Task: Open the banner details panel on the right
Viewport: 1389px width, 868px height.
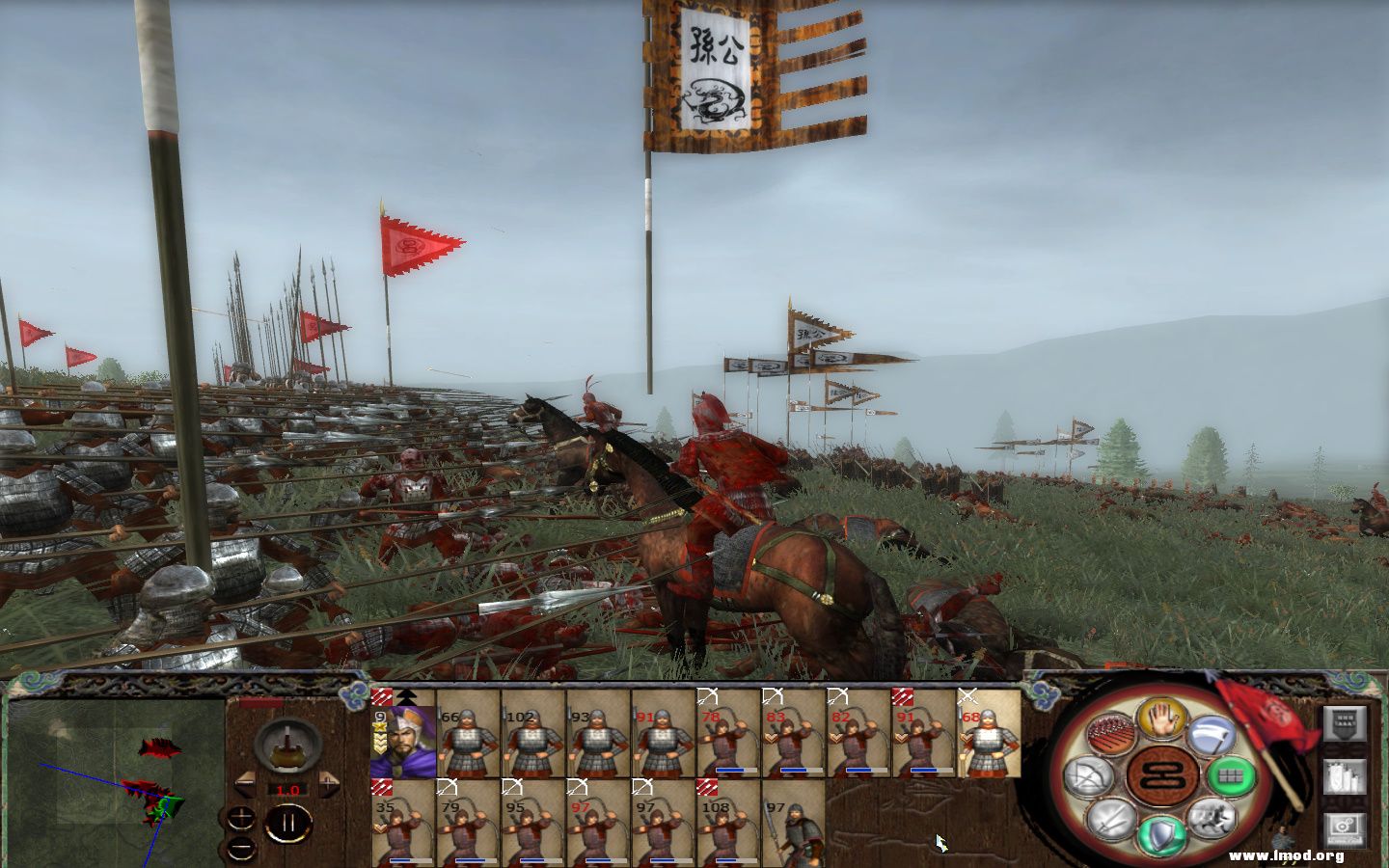Action: pyautogui.click(x=1346, y=724)
